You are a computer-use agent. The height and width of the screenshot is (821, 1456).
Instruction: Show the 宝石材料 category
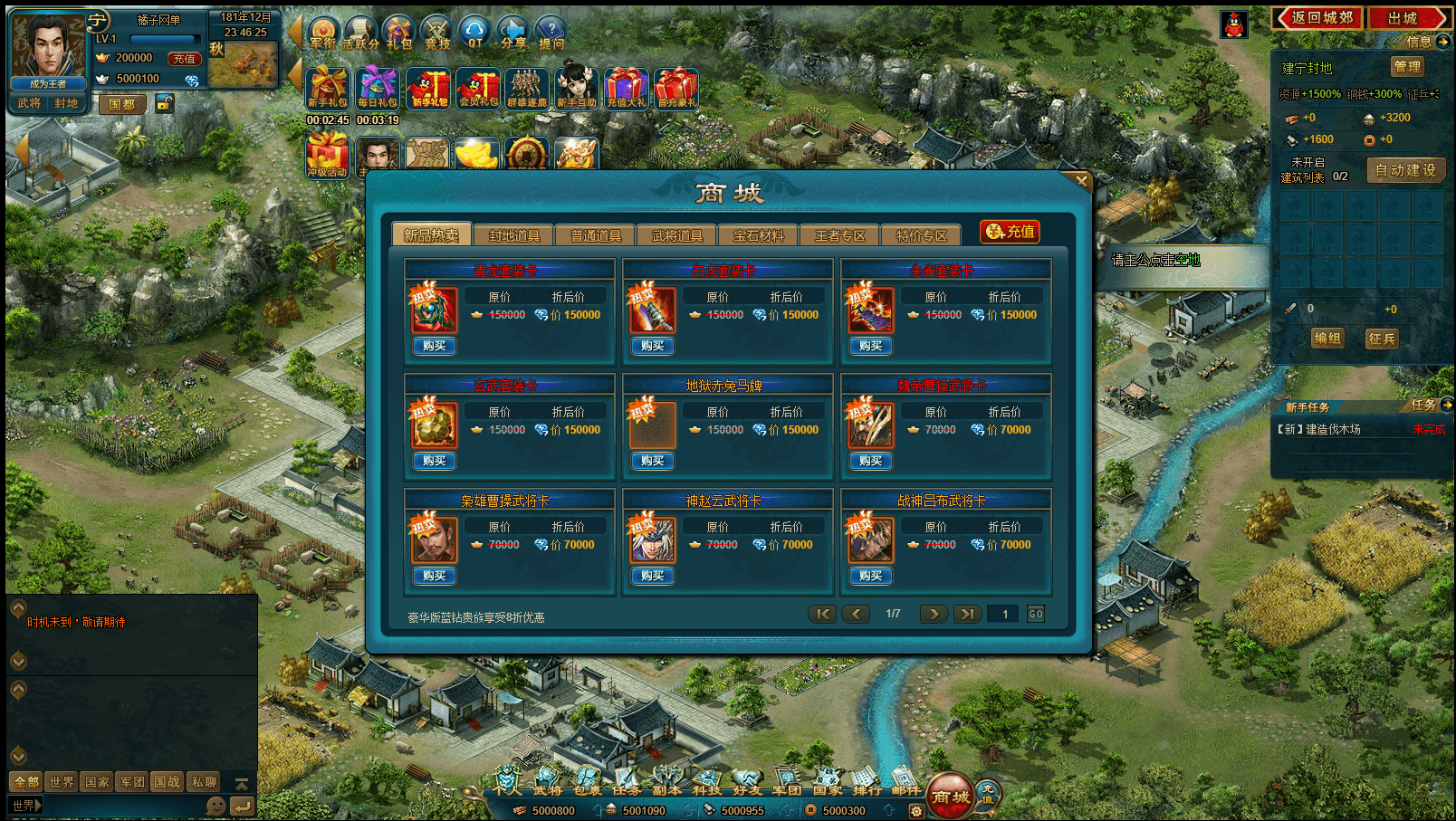(x=759, y=235)
